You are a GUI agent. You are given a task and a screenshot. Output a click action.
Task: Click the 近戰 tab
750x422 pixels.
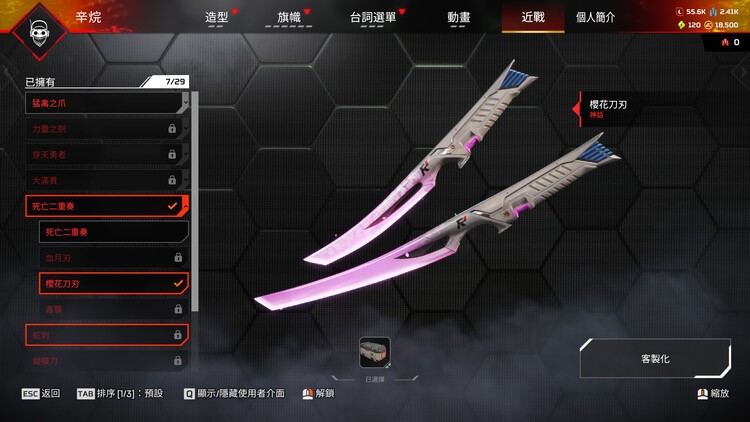tap(533, 18)
